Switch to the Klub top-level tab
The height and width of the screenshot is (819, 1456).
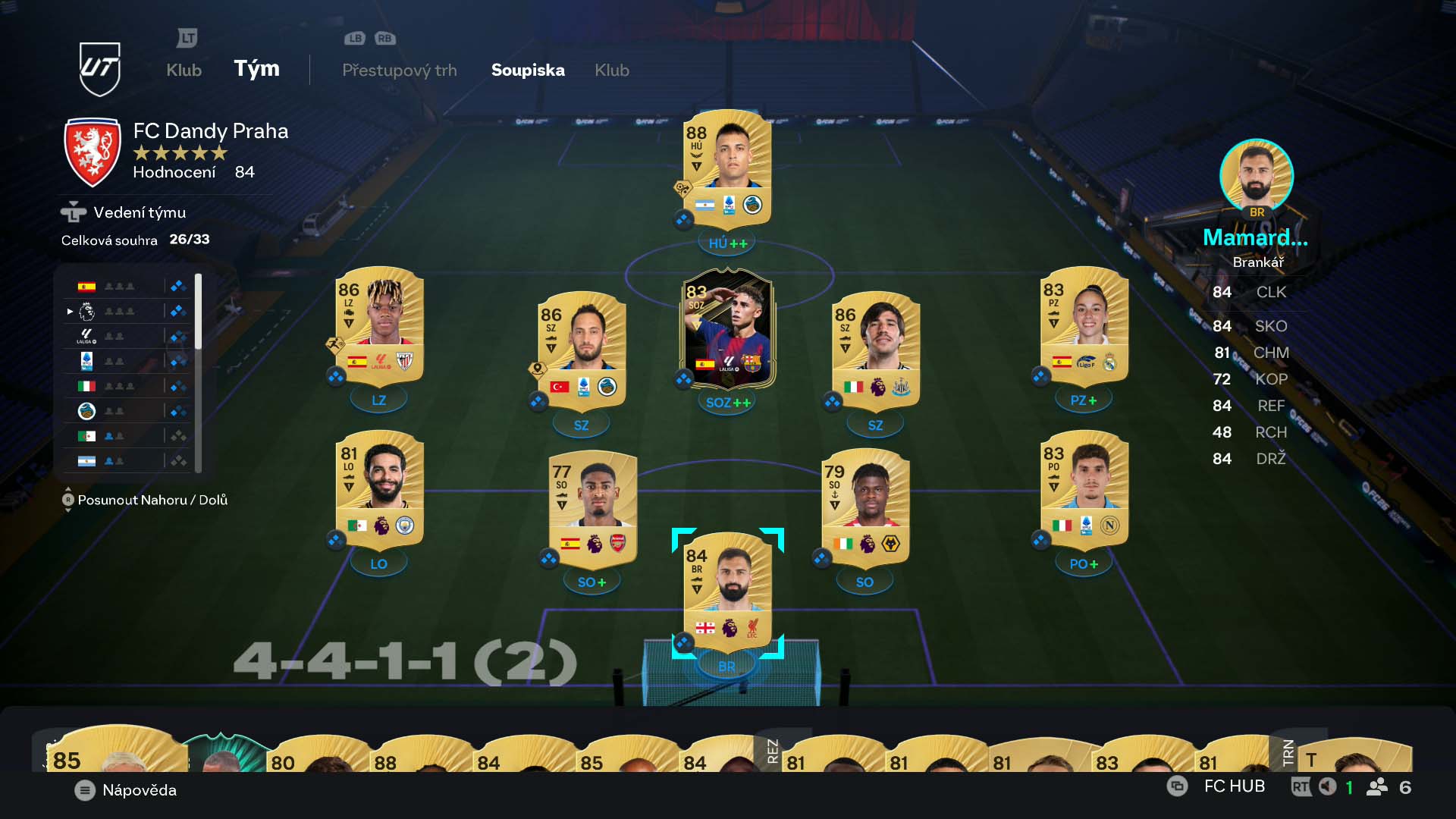pyautogui.click(x=184, y=71)
